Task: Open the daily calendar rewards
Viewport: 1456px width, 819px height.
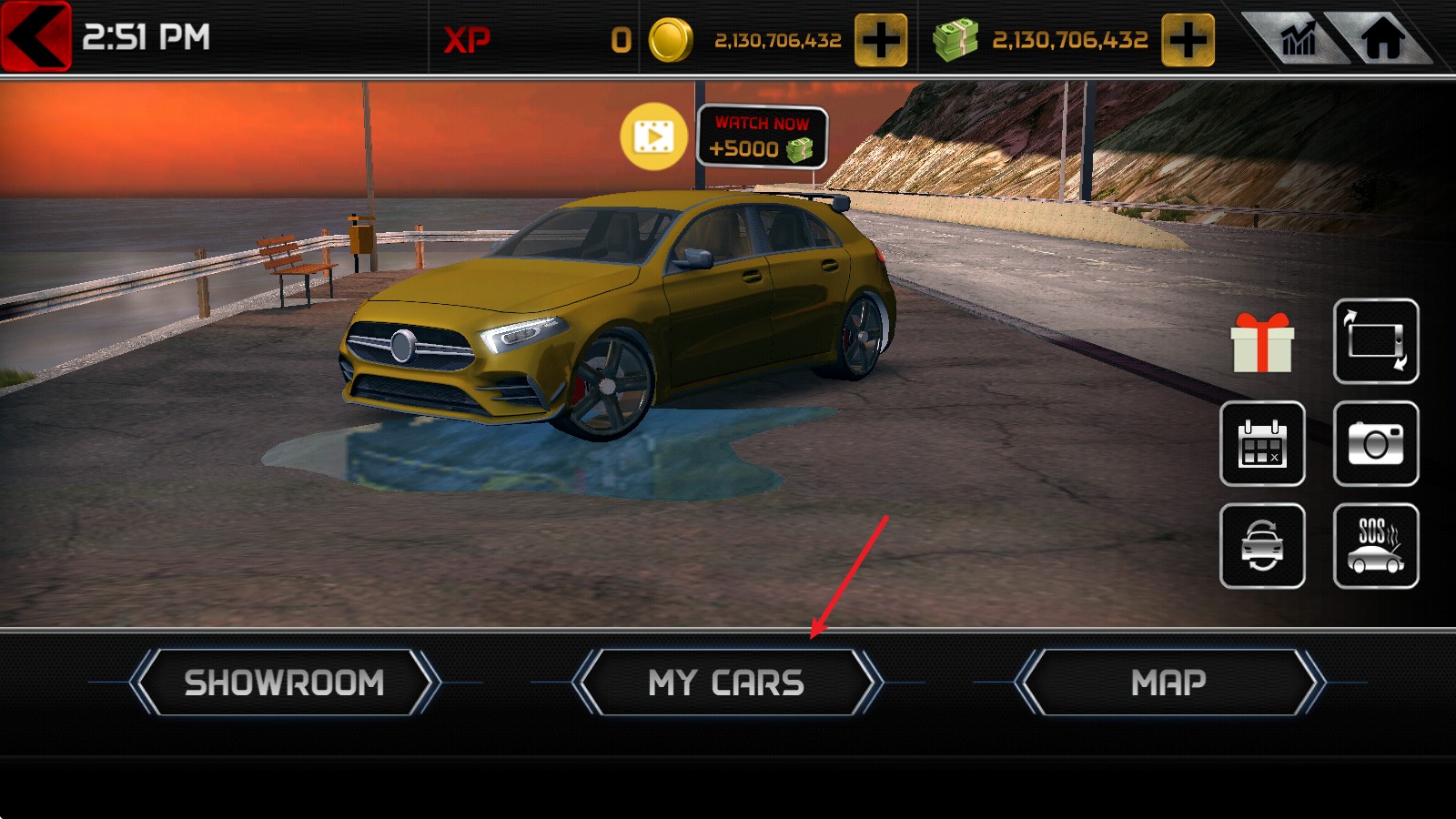Action: (x=1261, y=443)
